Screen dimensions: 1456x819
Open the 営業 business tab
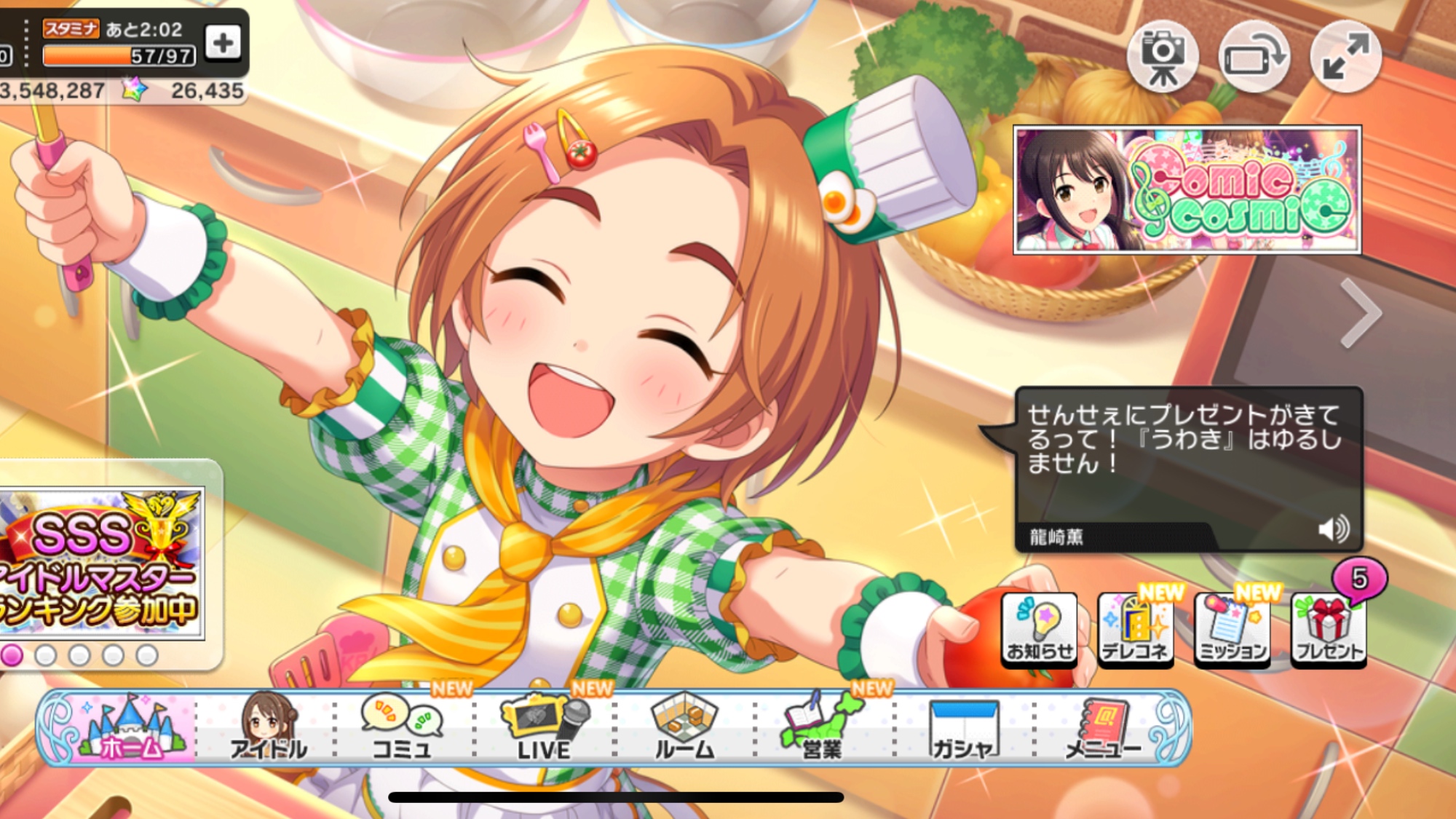point(821,728)
